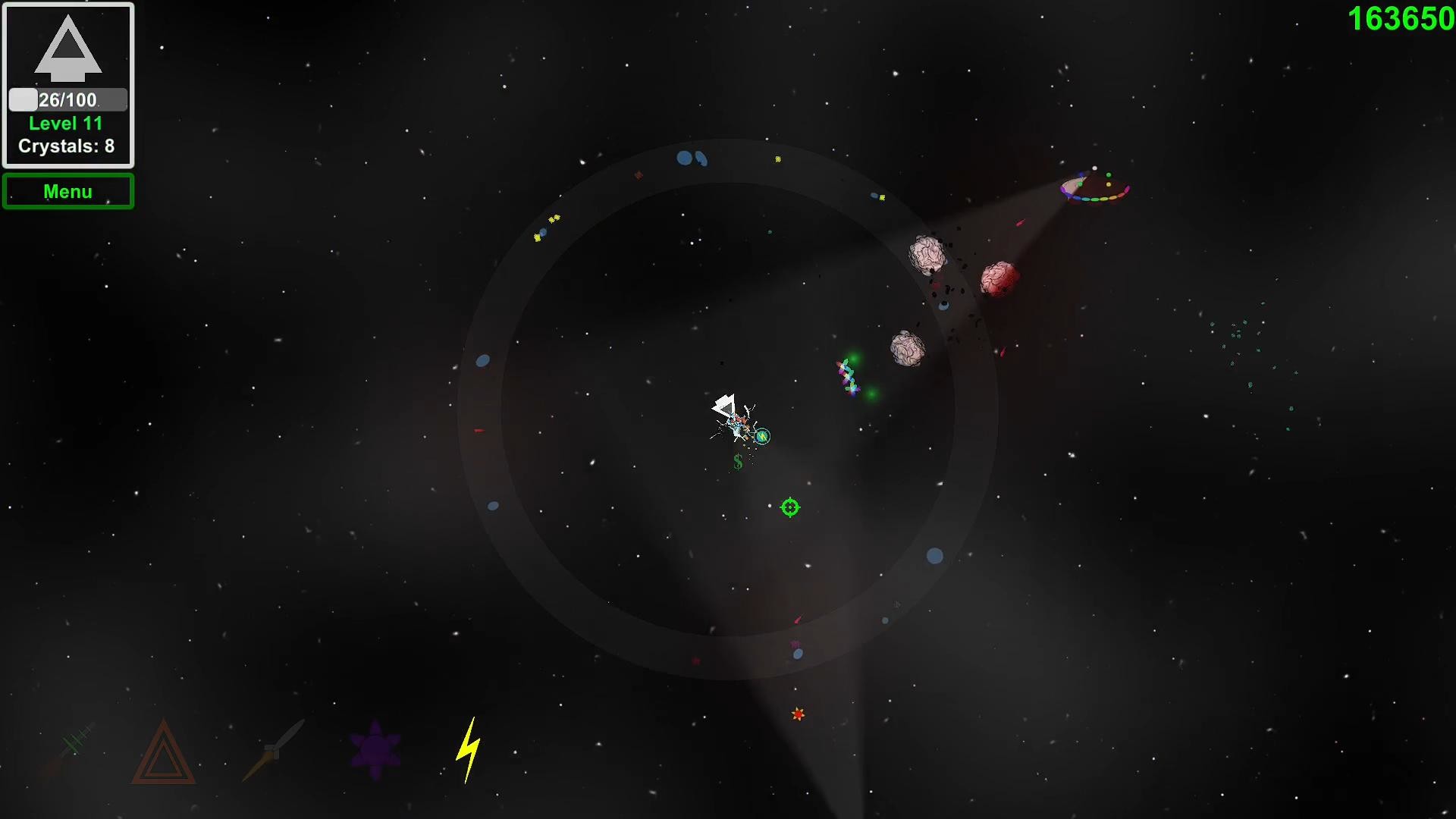Target the green crosshair marker
Image resolution: width=1456 pixels, height=819 pixels.
pos(789,507)
